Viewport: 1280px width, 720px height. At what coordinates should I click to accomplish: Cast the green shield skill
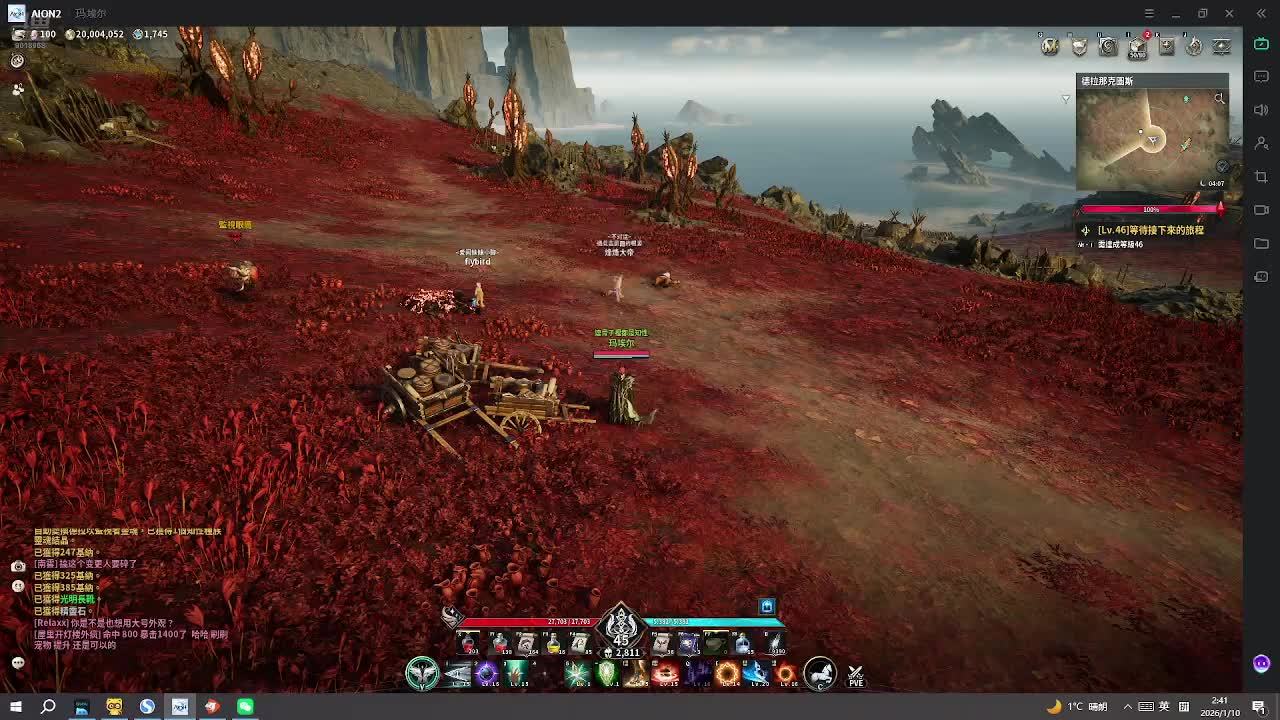click(x=607, y=674)
